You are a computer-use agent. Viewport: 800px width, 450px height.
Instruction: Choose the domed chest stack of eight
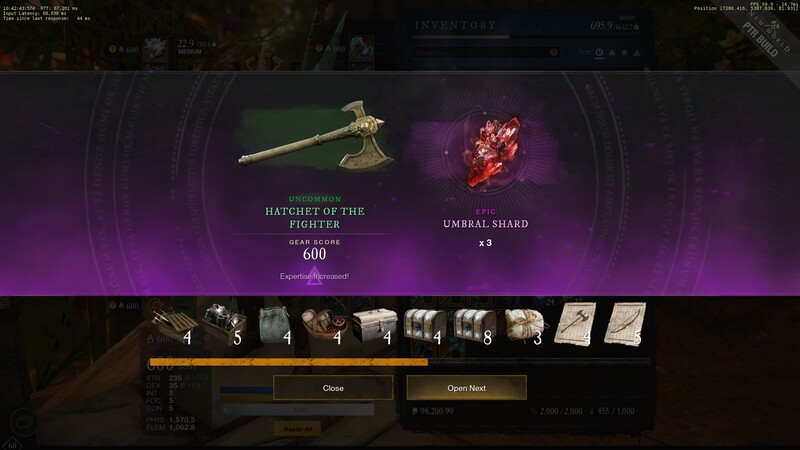click(476, 325)
